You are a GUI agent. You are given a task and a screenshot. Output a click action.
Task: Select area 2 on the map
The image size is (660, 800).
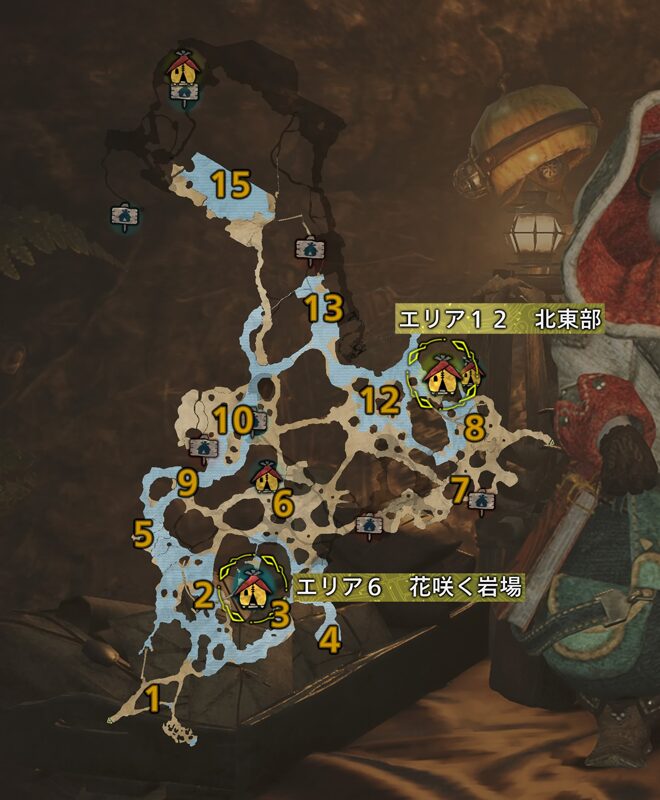pos(203,596)
